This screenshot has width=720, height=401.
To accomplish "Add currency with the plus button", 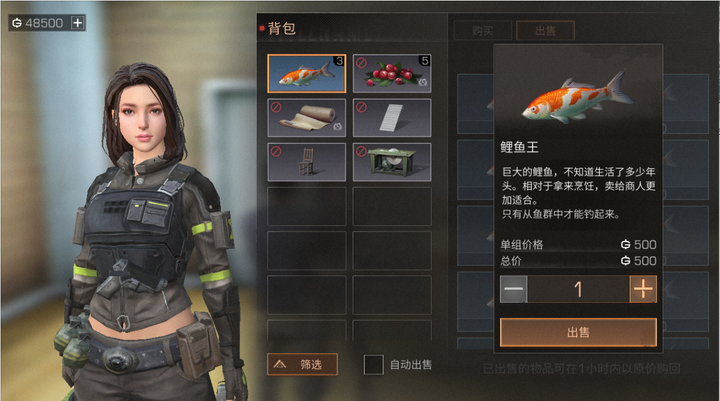I will click(x=78, y=22).
